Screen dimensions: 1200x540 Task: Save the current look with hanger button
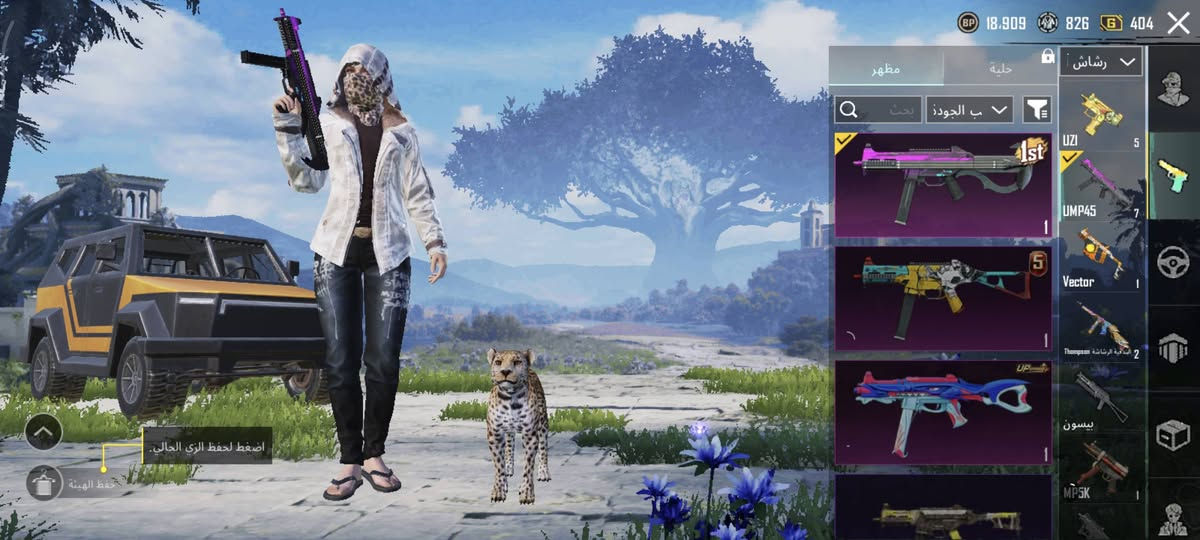(43, 483)
